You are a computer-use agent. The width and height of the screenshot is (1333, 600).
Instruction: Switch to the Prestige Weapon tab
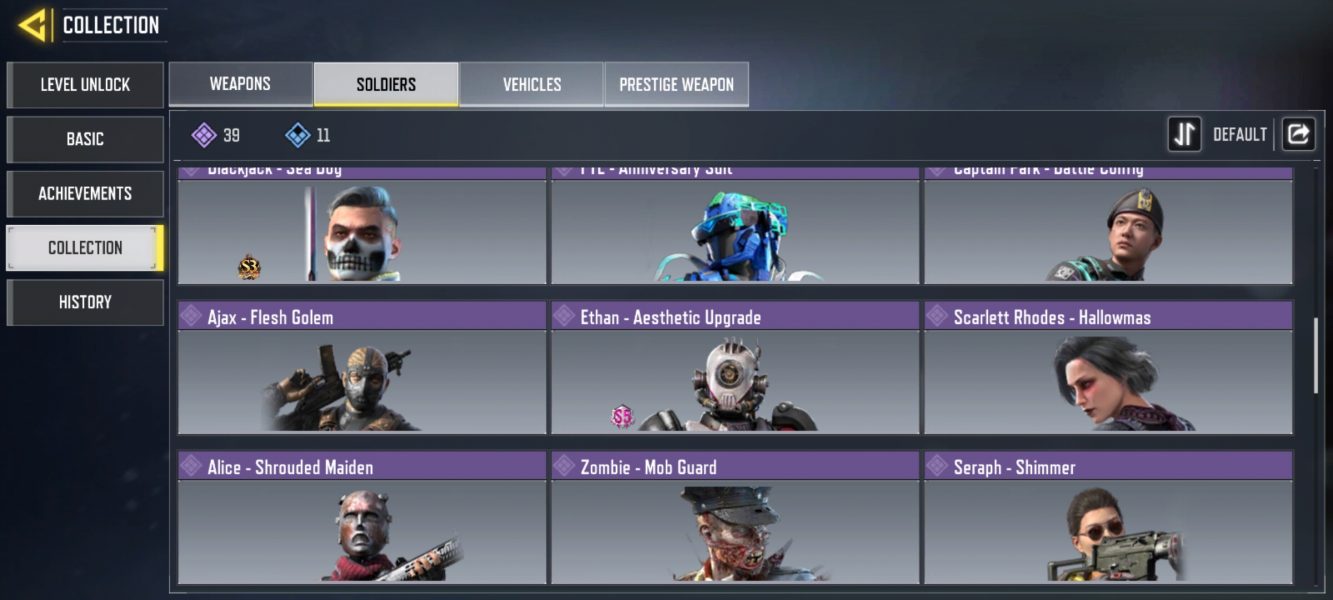click(x=676, y=84)
